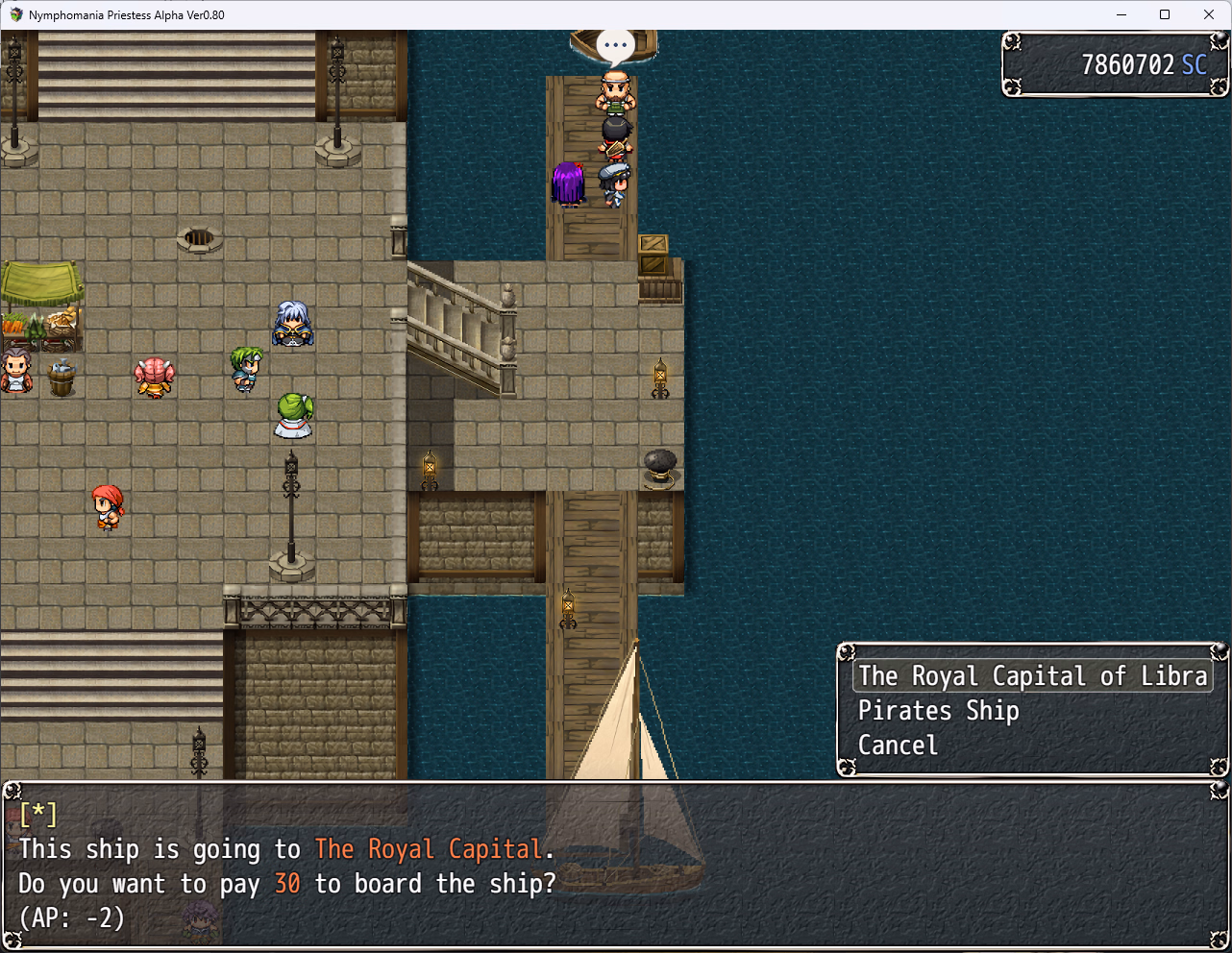Image resolution: width=1232 pixels, height=953 pixels.
Task: Maximize the game window
Action: pos(1165,14)
